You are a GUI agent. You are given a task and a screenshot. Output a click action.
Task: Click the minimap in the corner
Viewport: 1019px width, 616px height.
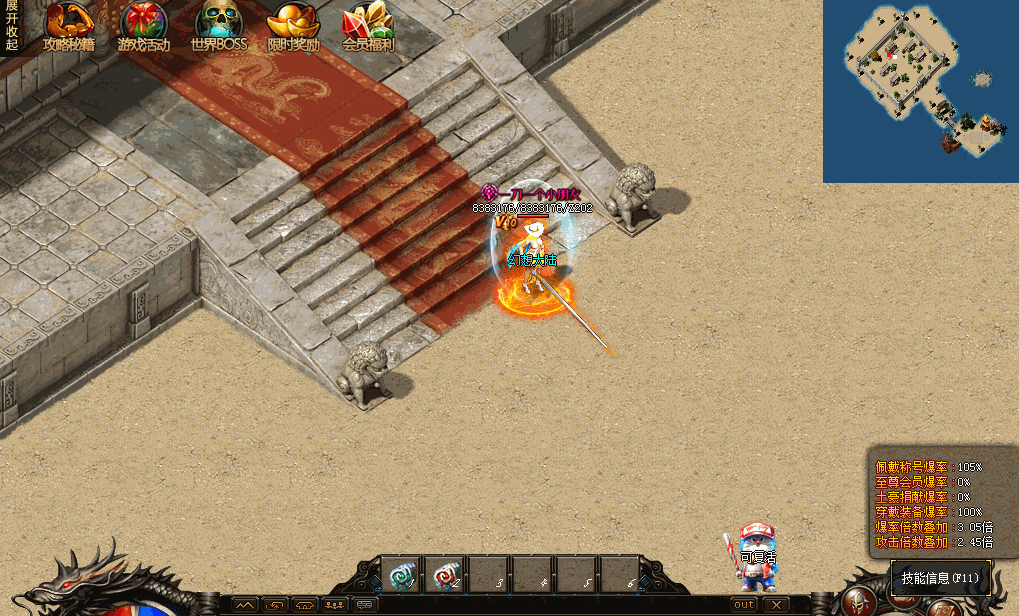tap(920, 90)
